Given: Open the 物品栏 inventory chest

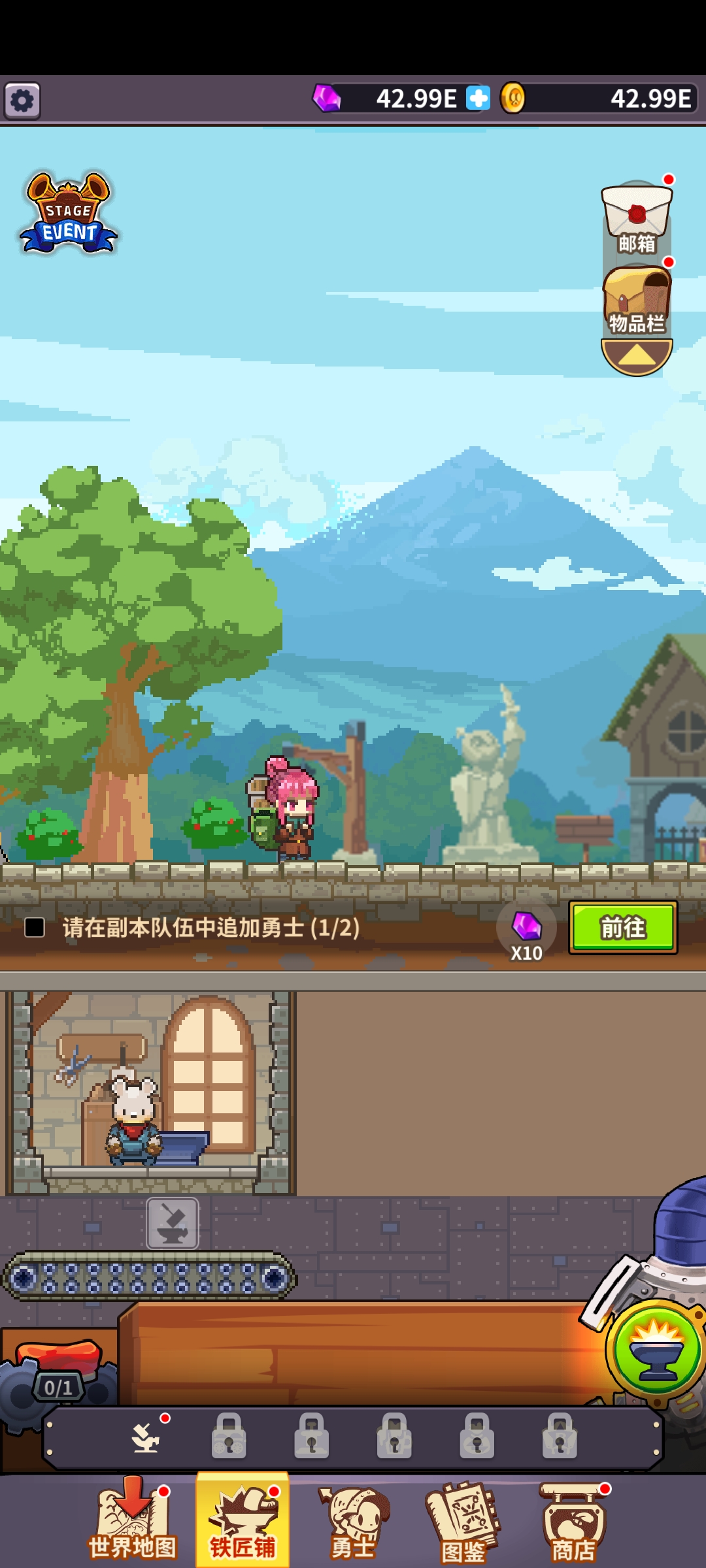Looking at the screenshot, I should coord(637,302).
